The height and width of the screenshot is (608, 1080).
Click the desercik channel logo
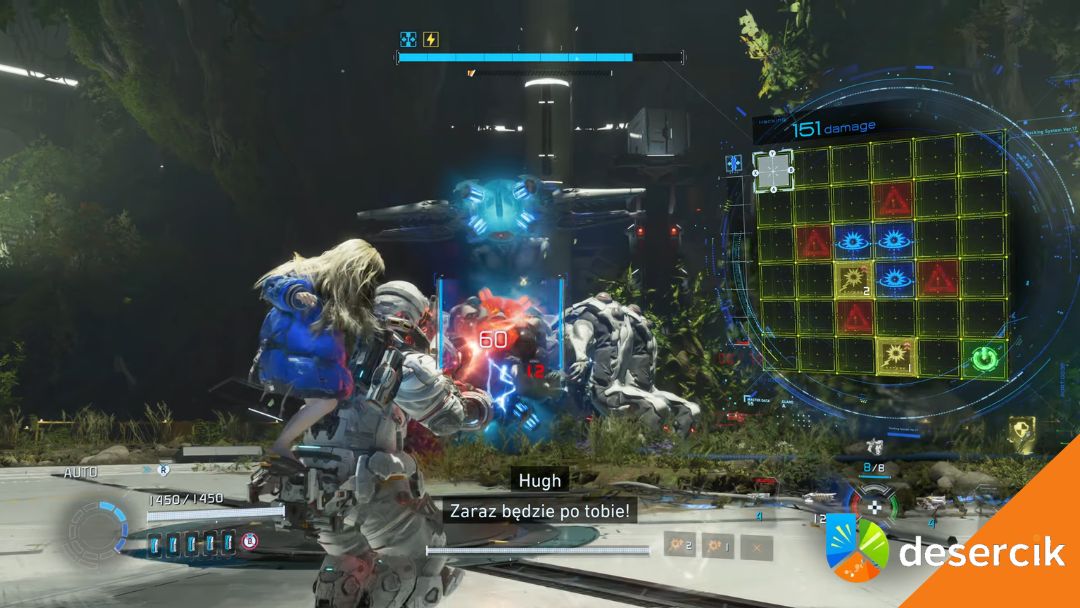point(856,549)
